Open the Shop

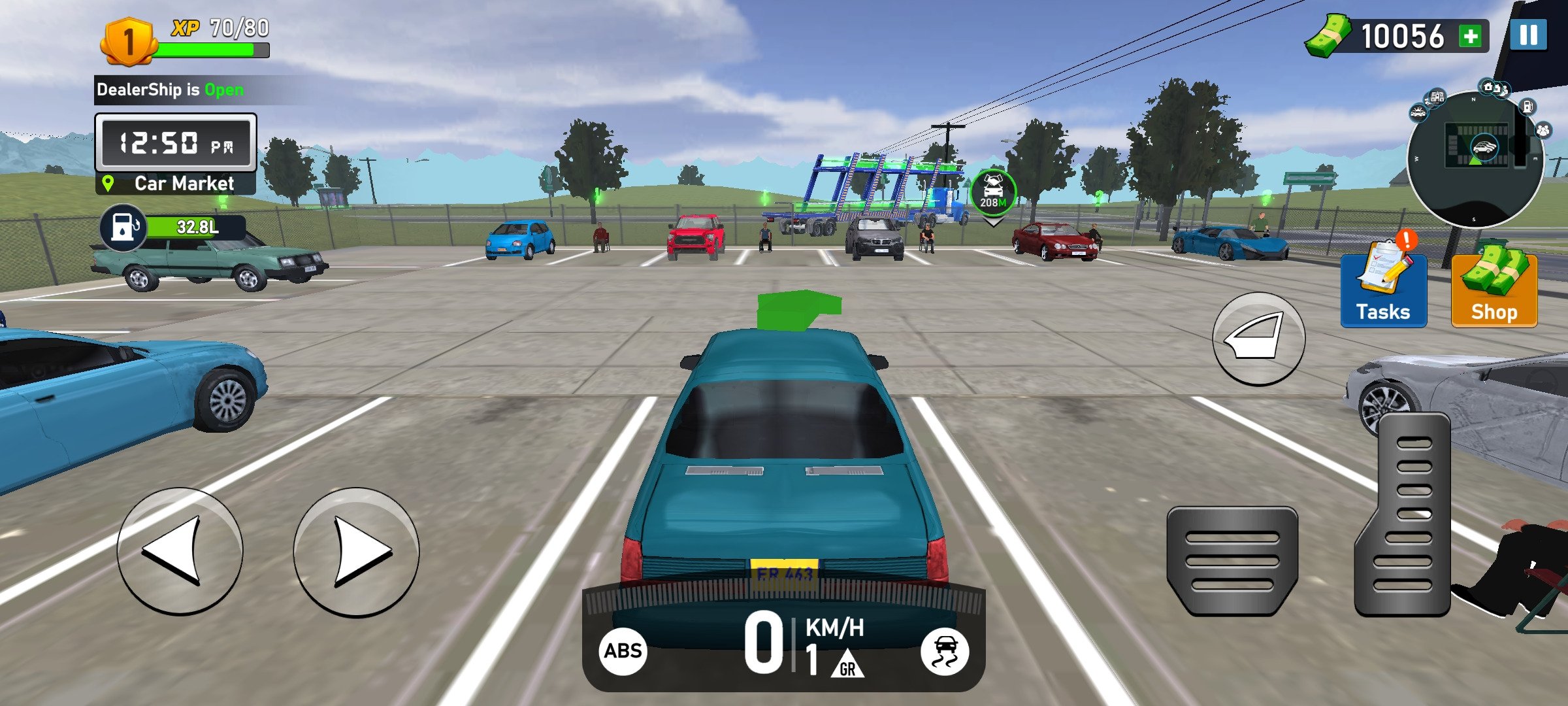(1494, 288)
